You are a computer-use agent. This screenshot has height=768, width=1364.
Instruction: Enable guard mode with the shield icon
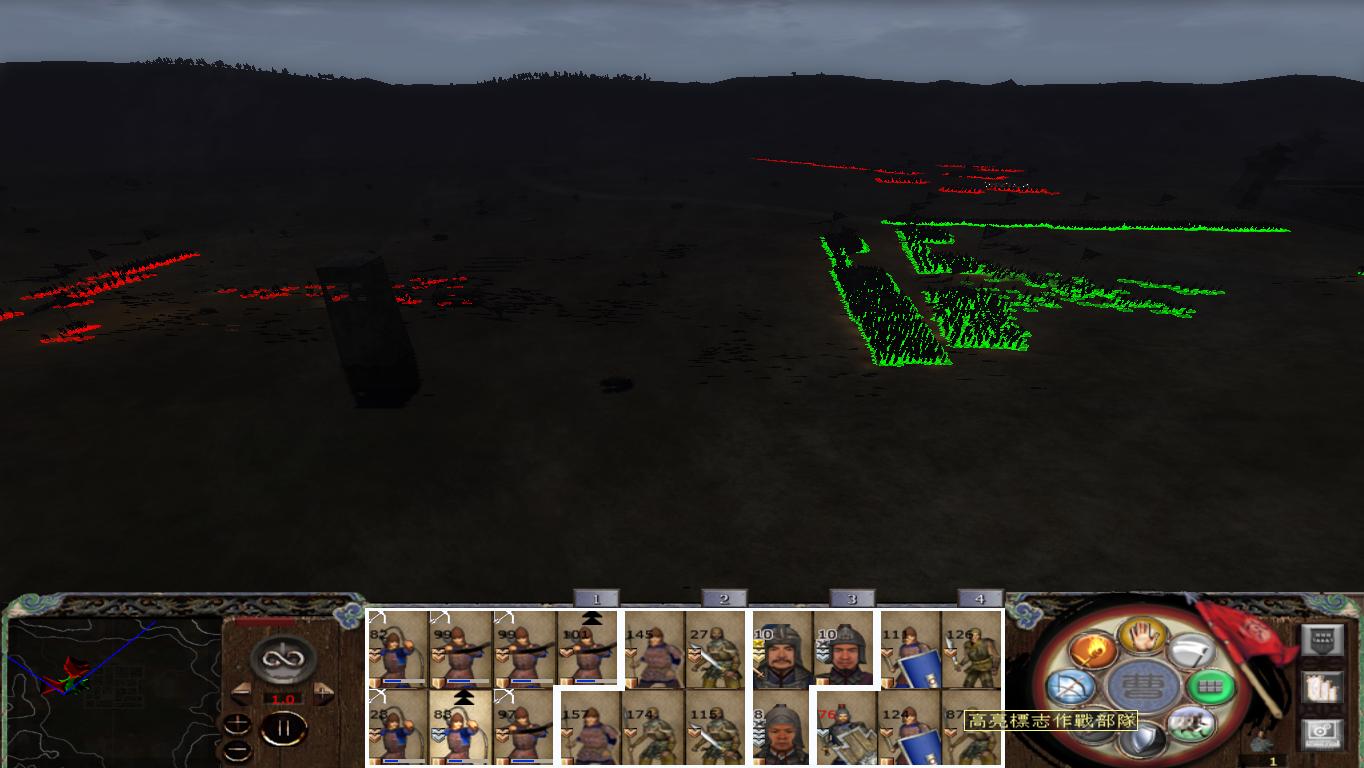(1143, 739)
